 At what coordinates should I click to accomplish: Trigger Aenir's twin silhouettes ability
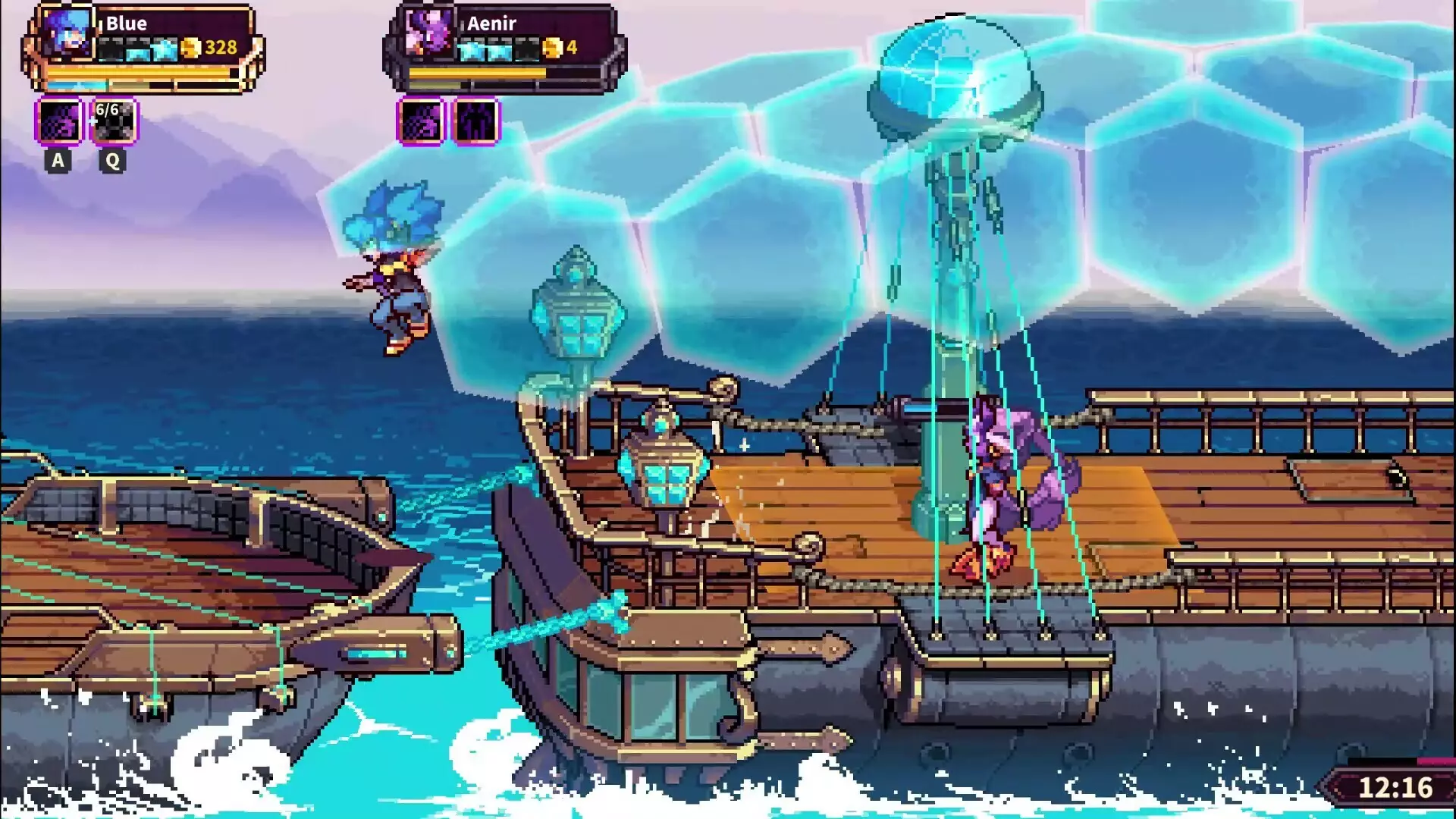476,121
